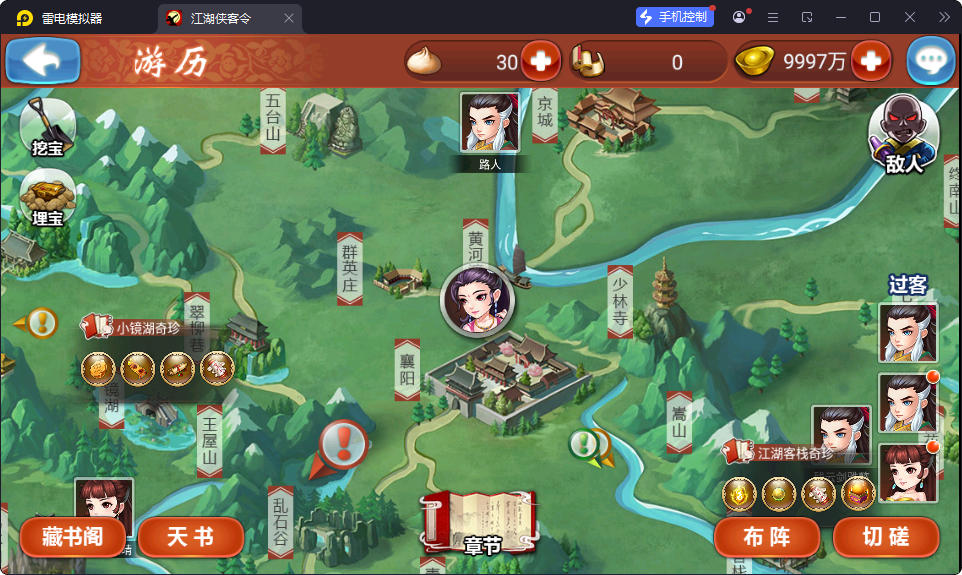Open the 布阵 formation screen
Screen dimensions: 962x575
coord(767,537)
